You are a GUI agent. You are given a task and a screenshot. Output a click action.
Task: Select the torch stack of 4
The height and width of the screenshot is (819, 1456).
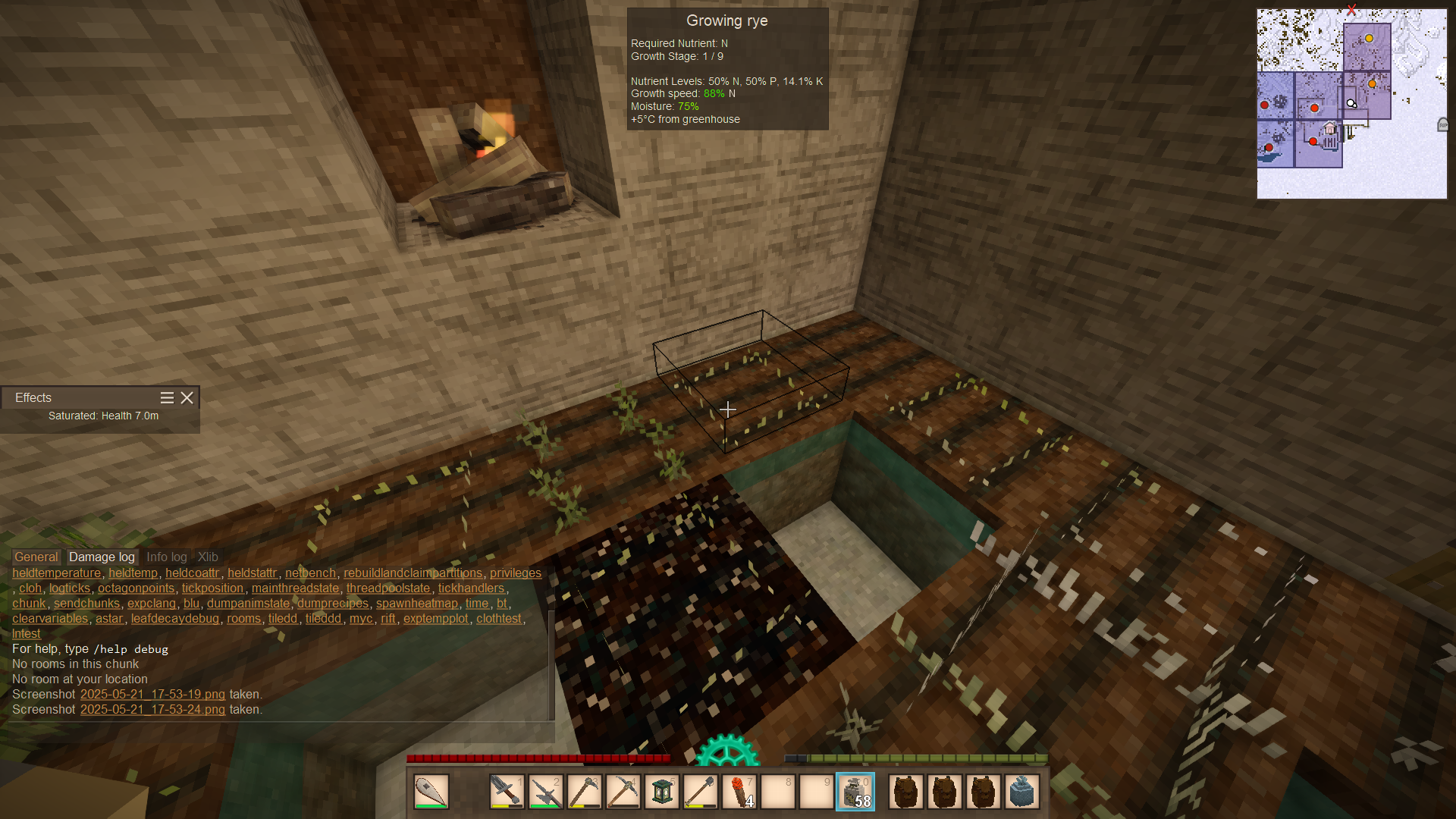pyautogui.click(x=739, y=792)
